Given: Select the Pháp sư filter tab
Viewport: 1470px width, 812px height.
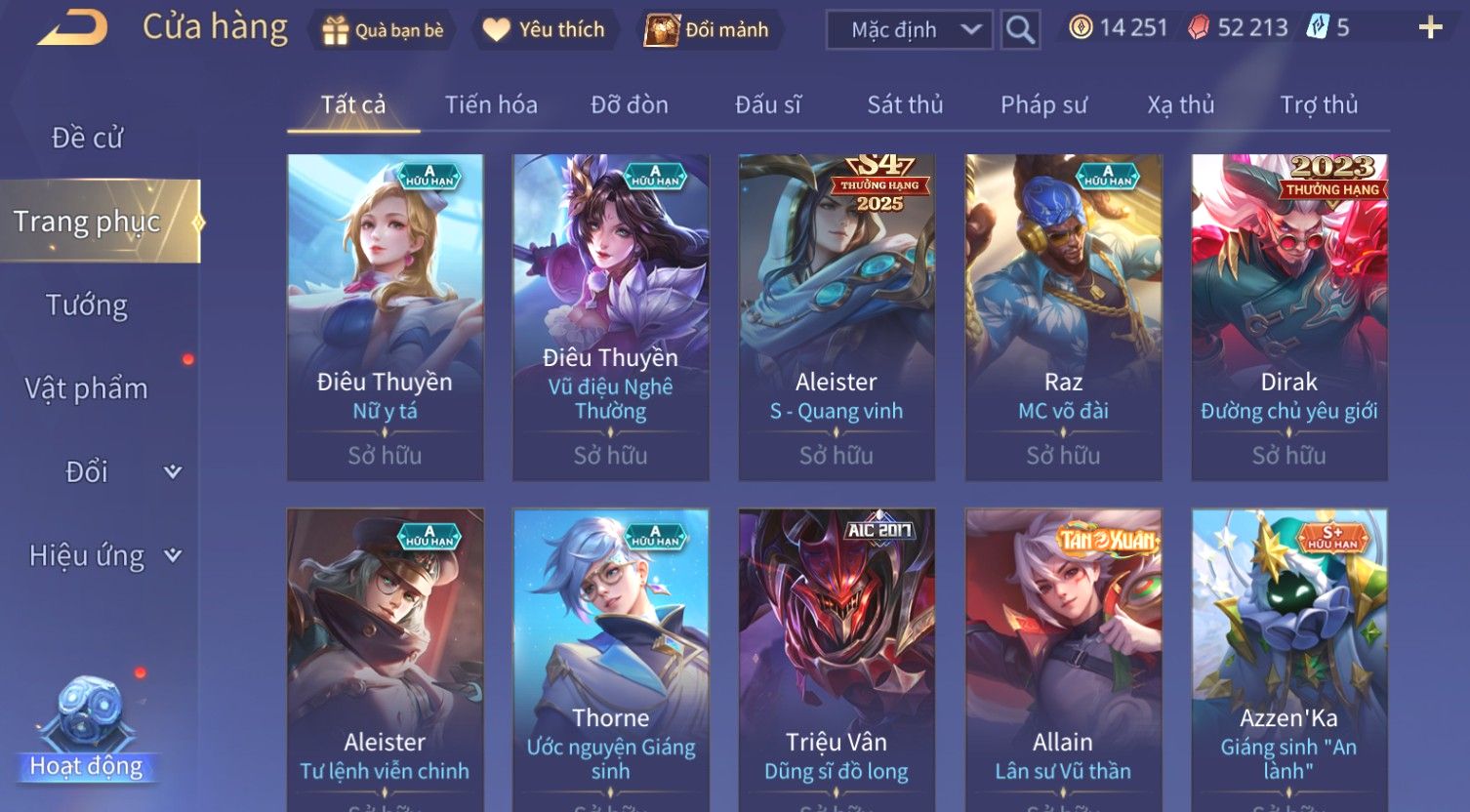Looking at the screenshot, I should coord(1043,105).
